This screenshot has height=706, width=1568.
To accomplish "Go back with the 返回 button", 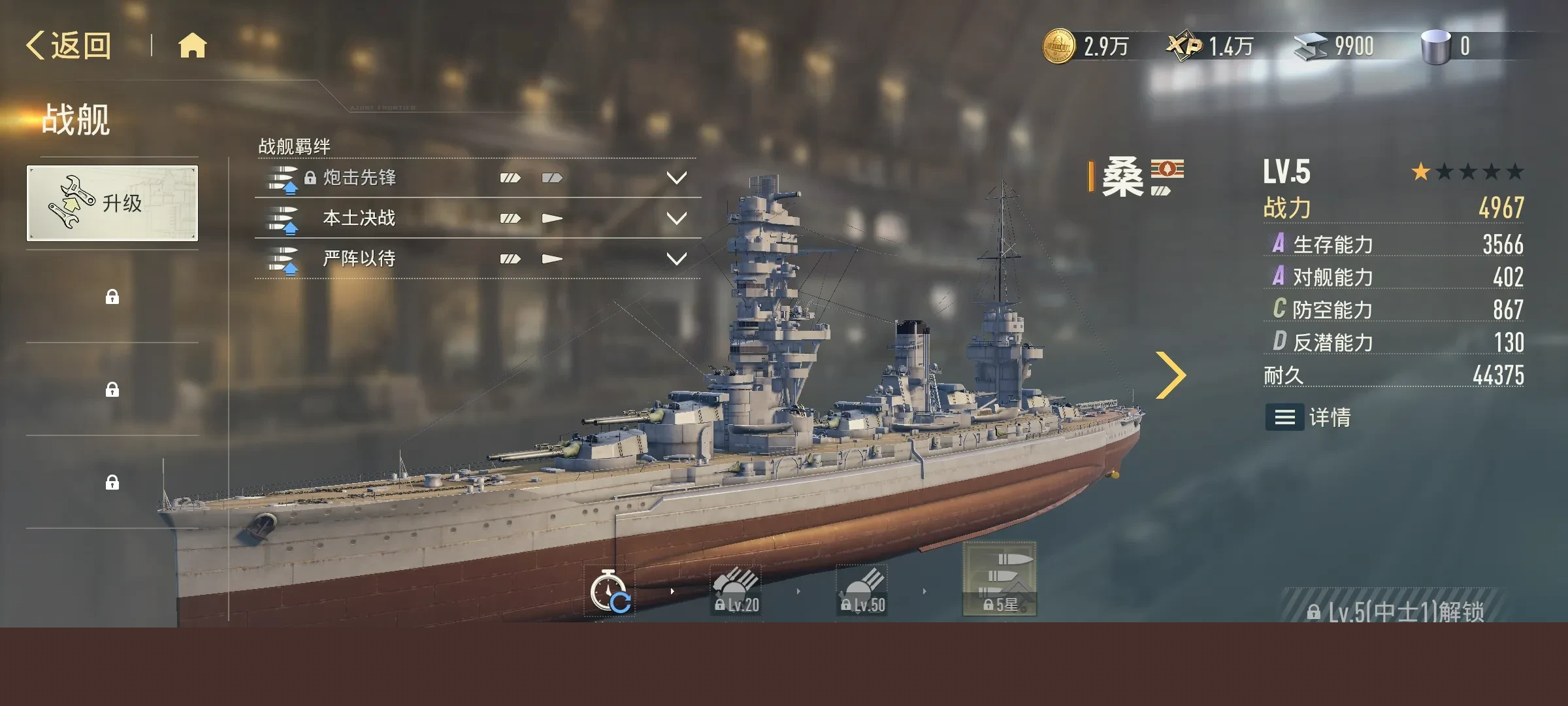I will [69, 46].
